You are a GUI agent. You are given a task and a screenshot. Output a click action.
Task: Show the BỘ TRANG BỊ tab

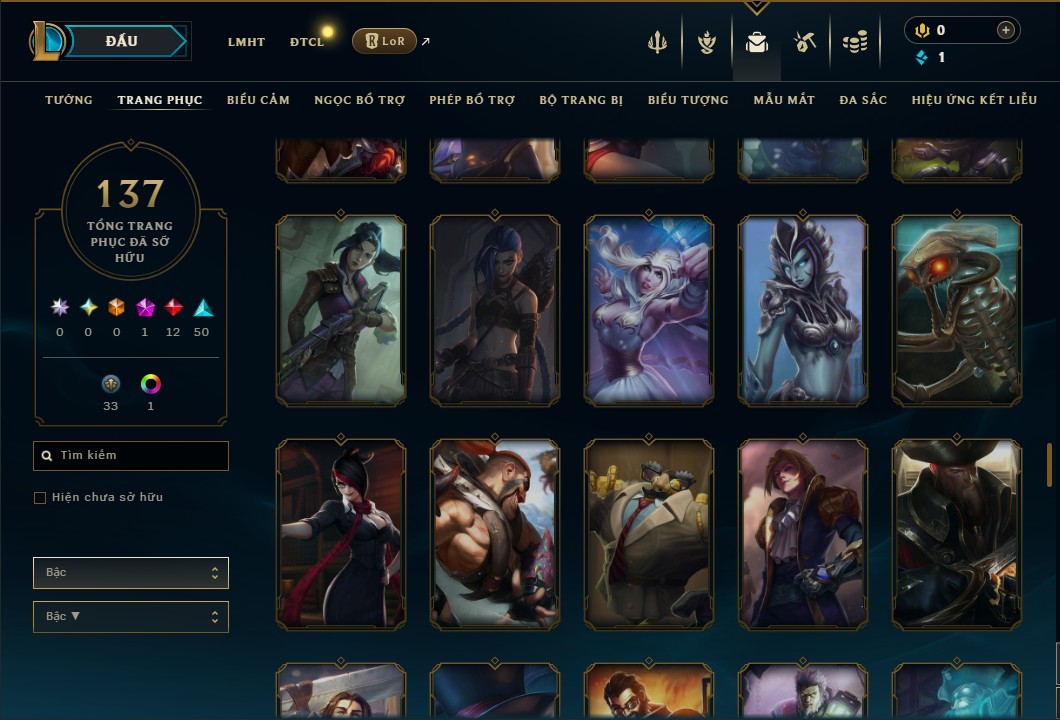[581, 100]
